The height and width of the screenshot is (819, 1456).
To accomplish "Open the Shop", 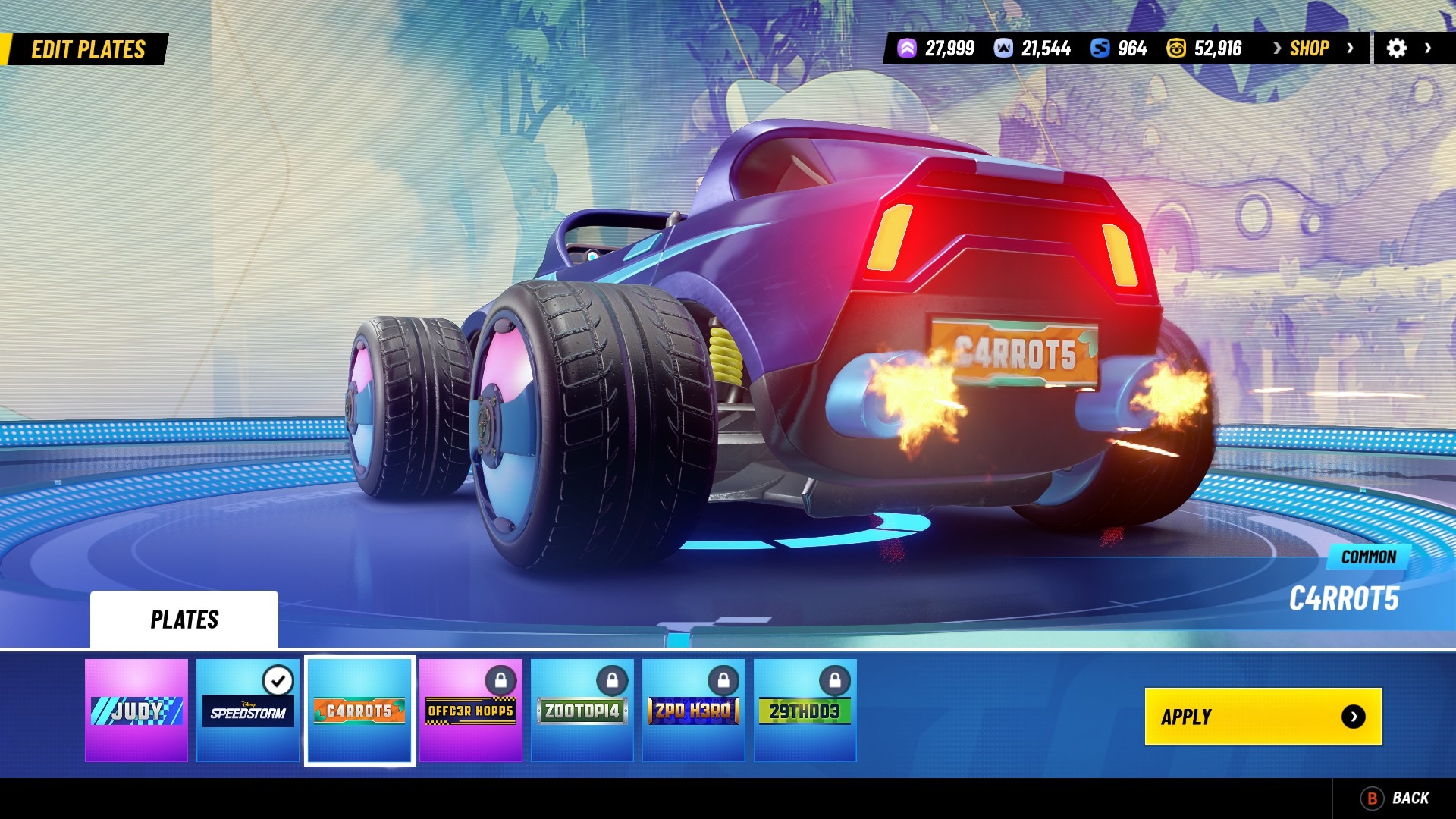I will 1310,49.
